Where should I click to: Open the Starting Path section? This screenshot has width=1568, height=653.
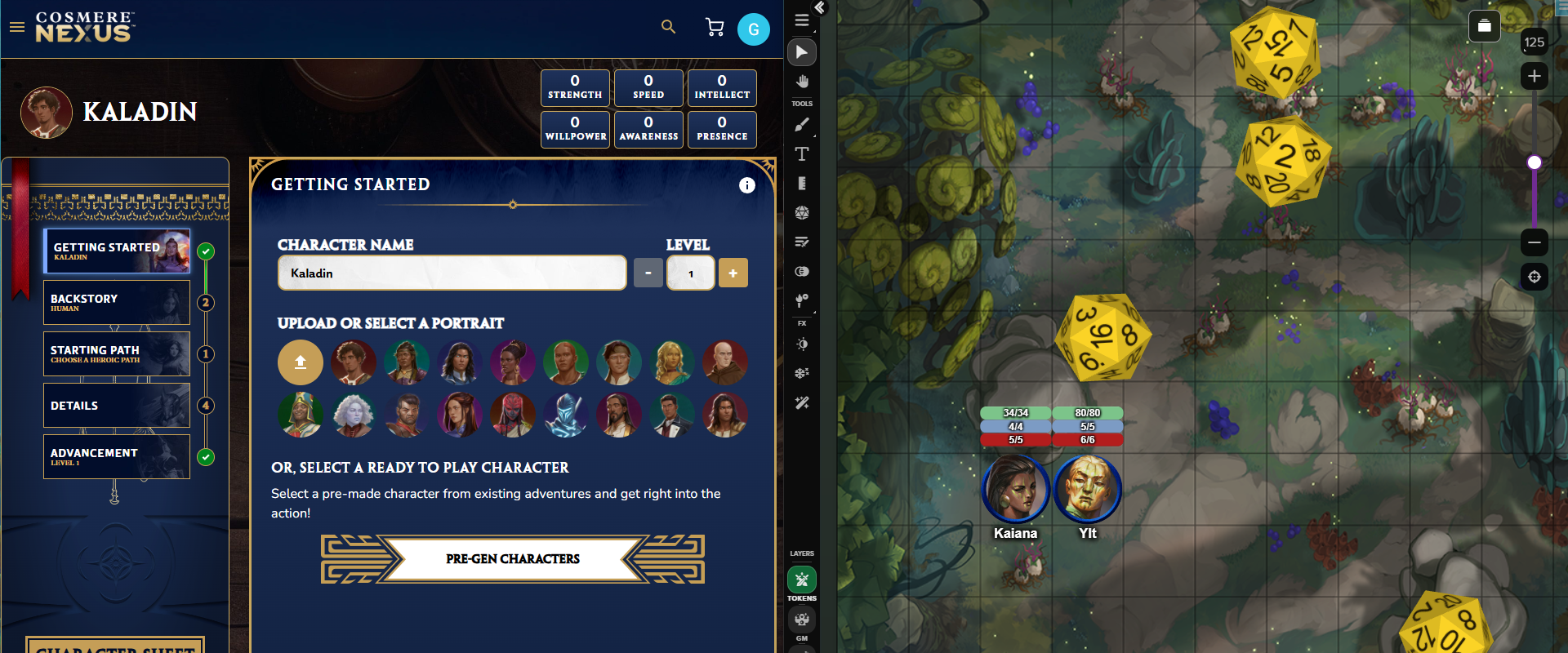coord(116,353)
